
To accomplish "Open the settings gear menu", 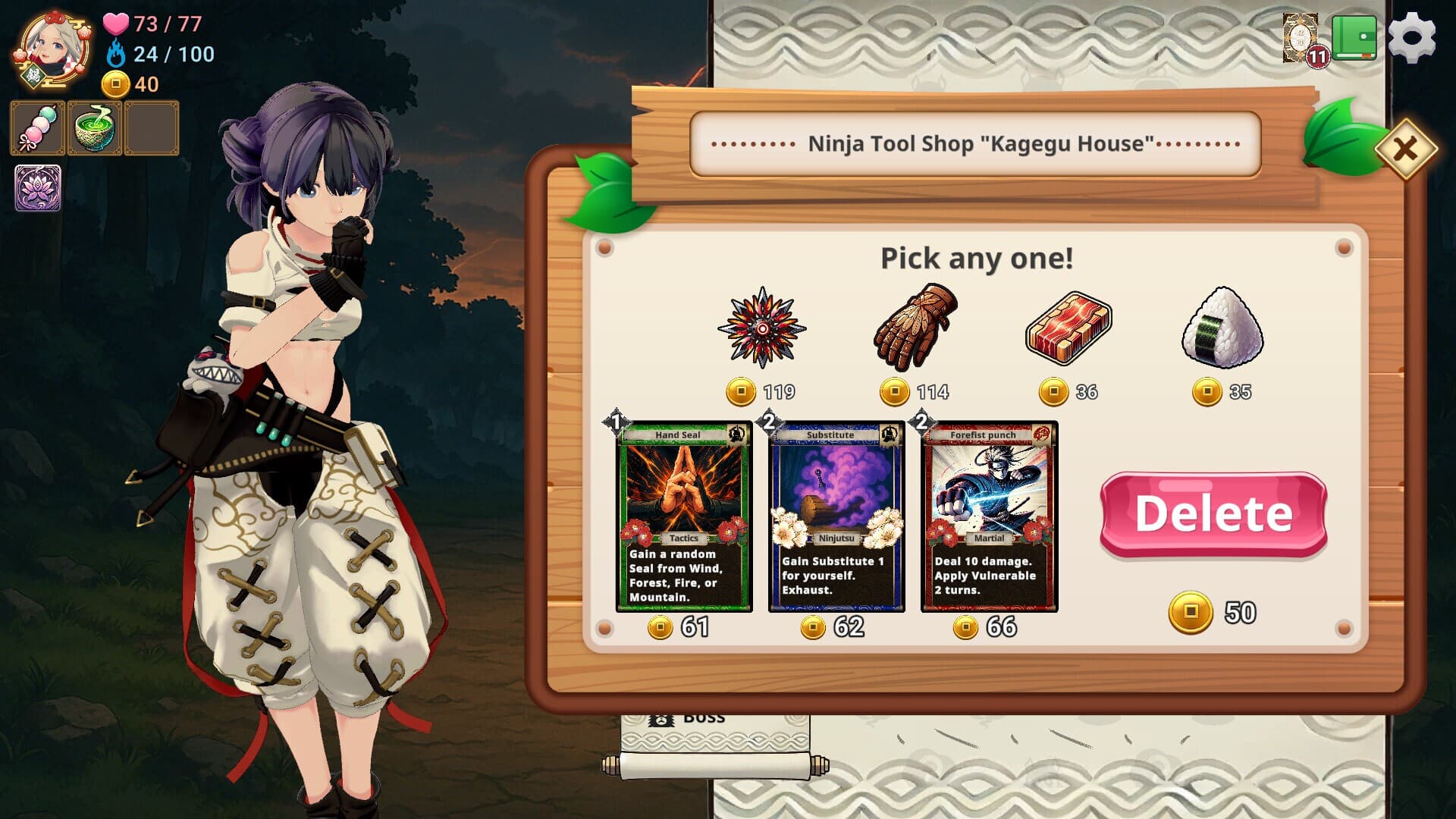I will coord(1411,38).
